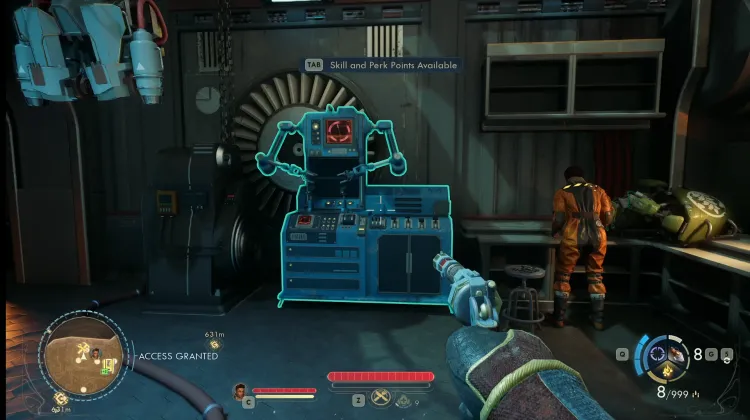Click the quest marker under the minimap
Viewport: 750px width, 420px height.
coord(62,399)
